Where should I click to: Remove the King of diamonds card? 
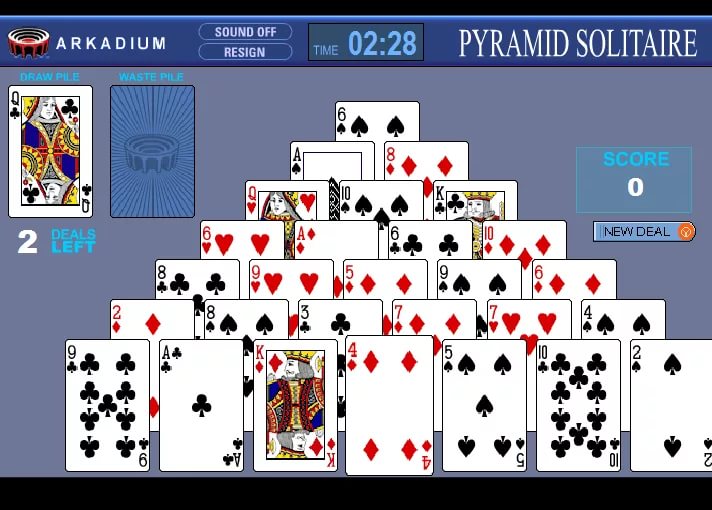point(295,405)
